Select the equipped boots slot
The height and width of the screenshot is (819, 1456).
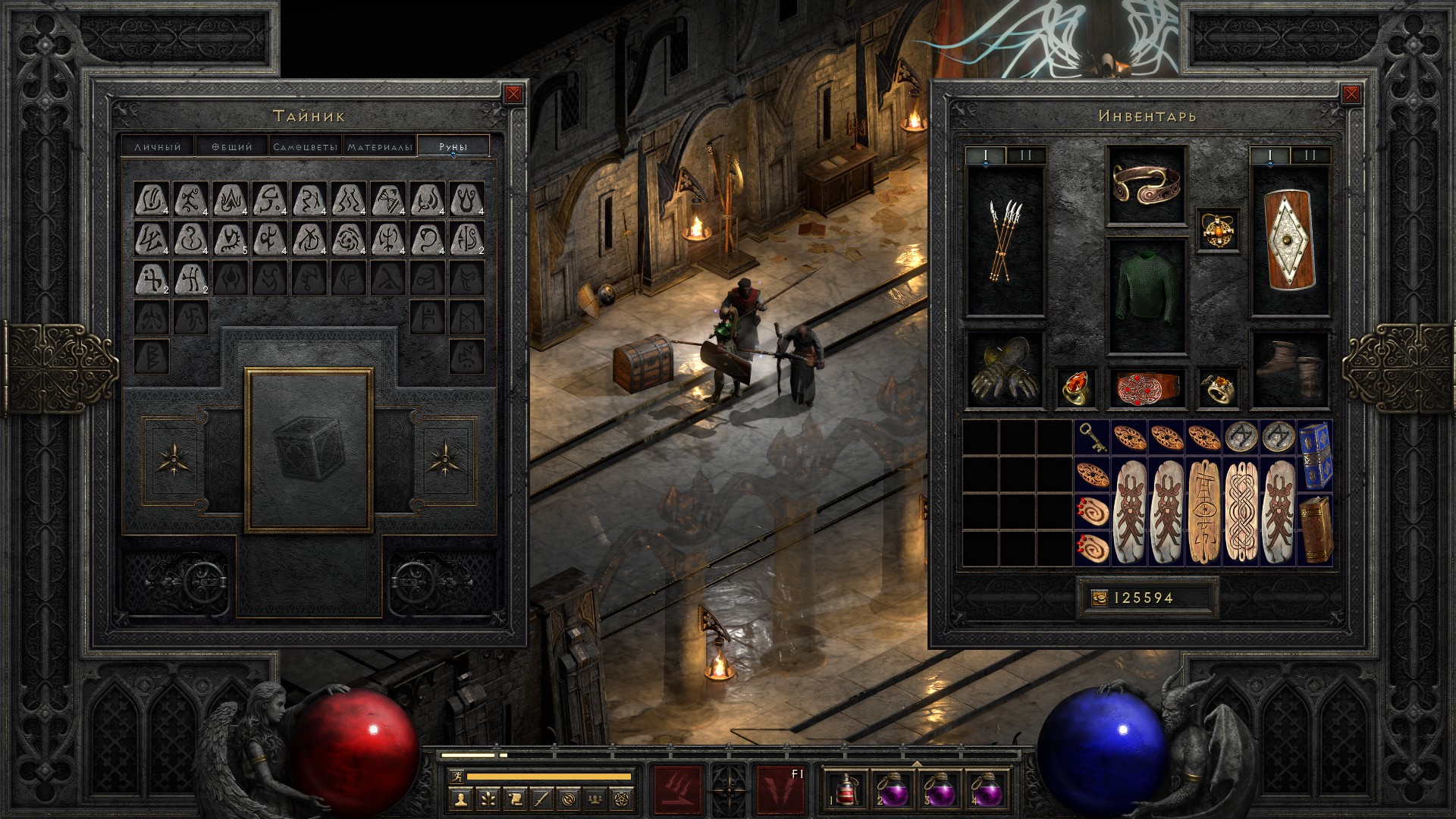coord(1289,370)
